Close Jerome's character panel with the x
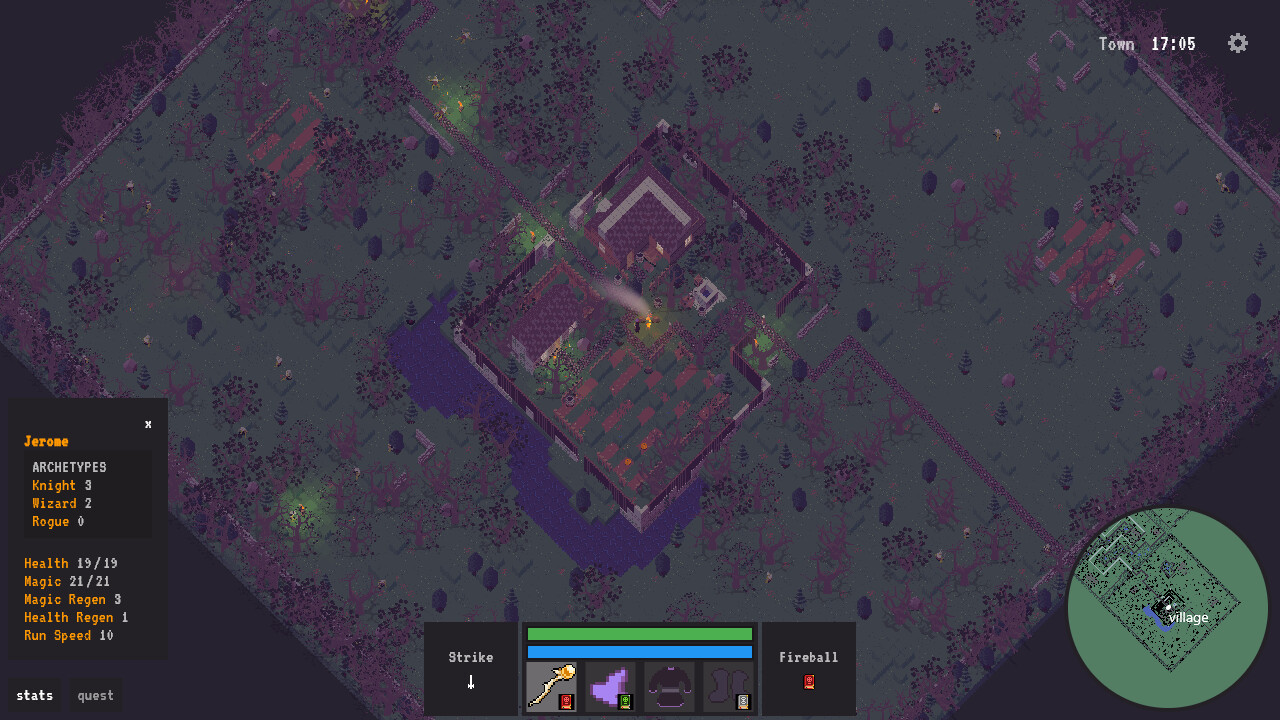The width and height of the screenshot is (1280, 720). pyautogui.click(x=148, y=423)
